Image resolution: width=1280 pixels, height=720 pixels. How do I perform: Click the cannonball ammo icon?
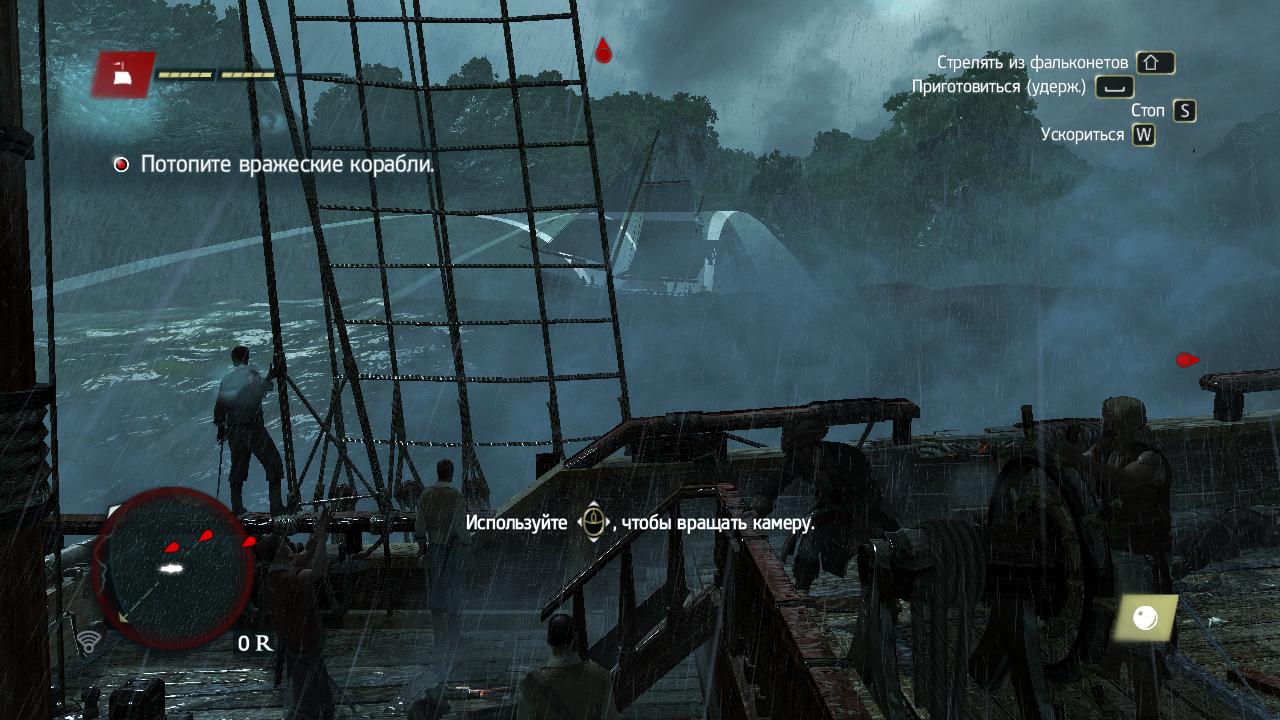[x=1146, y=619]
